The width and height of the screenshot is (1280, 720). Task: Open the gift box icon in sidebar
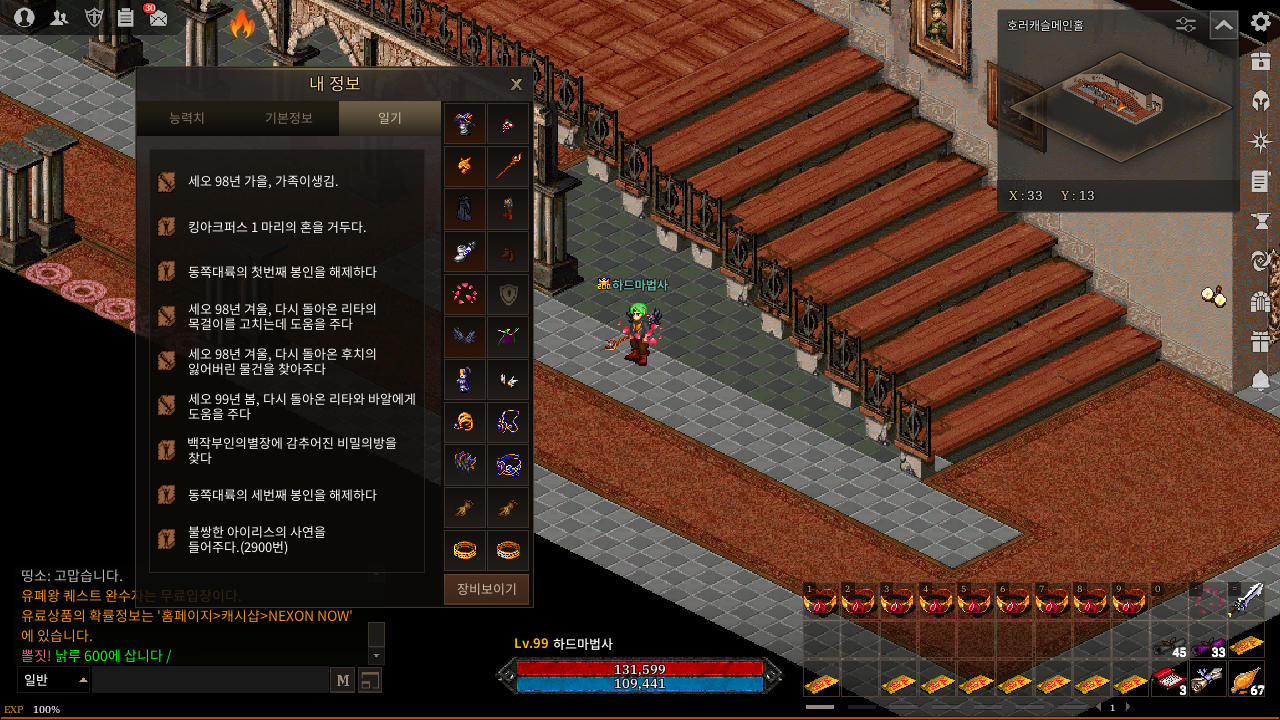tap(1261, 341)
